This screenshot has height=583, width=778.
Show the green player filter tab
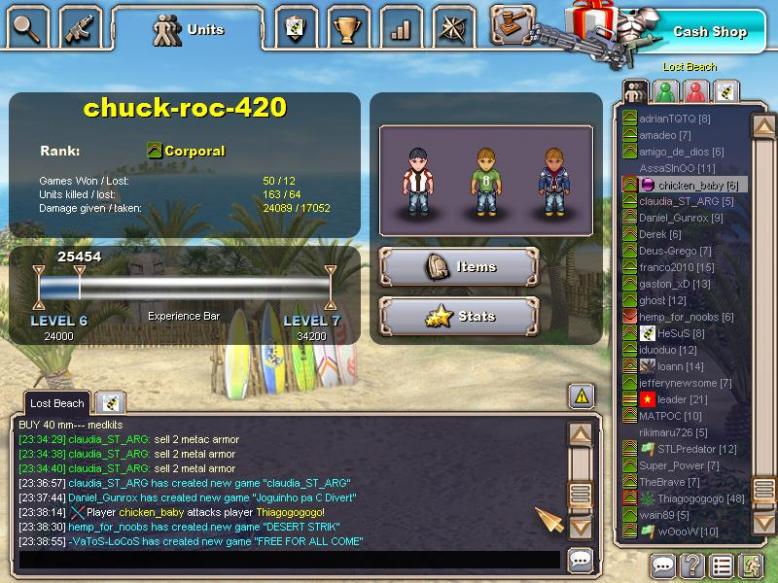click(665, 92)
